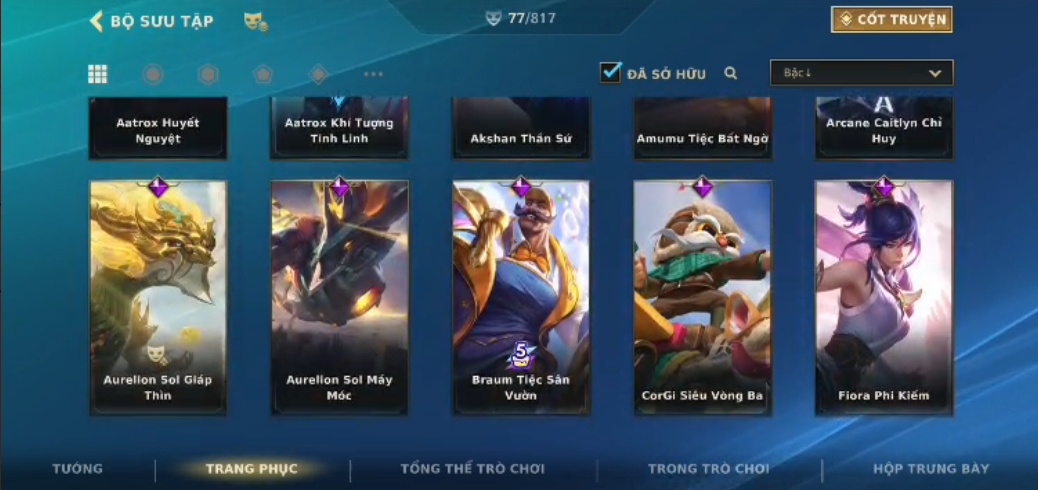The width and height of the screenshot is (1038, 490).
Task: Choose the Fiora Phi Kiếm skin card
Action: (883, 297)
